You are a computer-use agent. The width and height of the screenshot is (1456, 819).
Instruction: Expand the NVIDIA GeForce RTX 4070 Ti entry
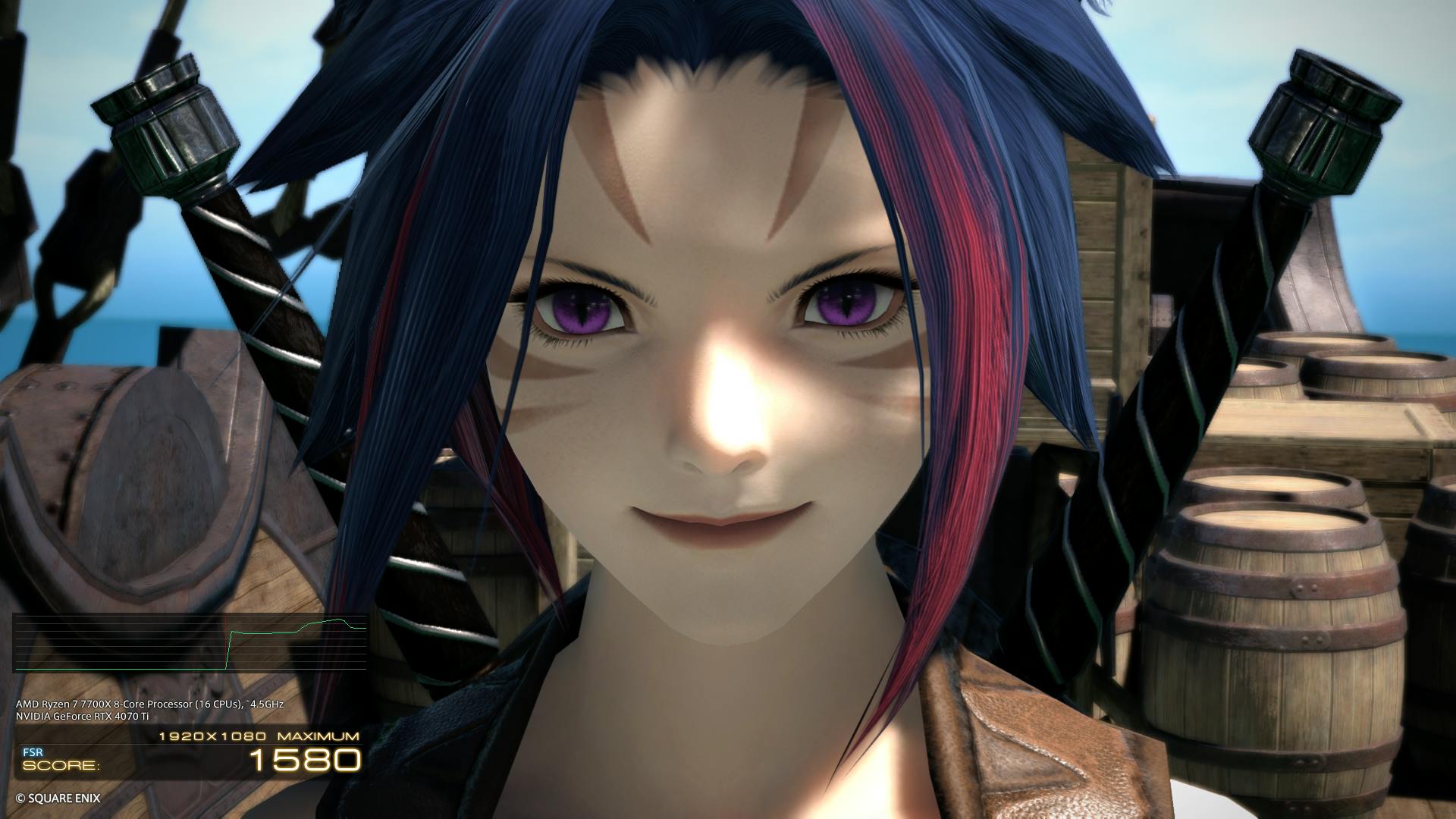[x=82, y=717]
